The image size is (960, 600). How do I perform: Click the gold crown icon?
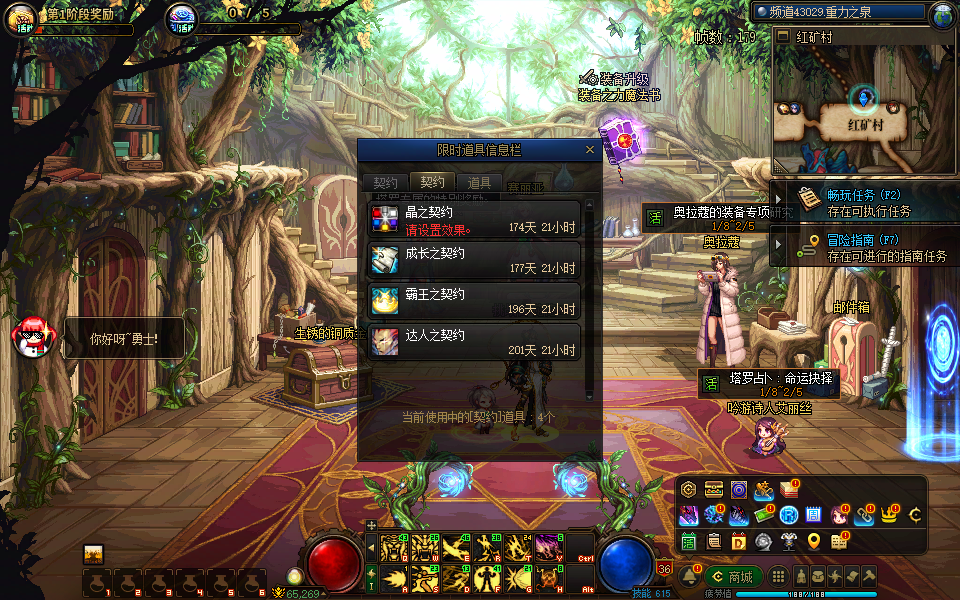pos(889,515)
